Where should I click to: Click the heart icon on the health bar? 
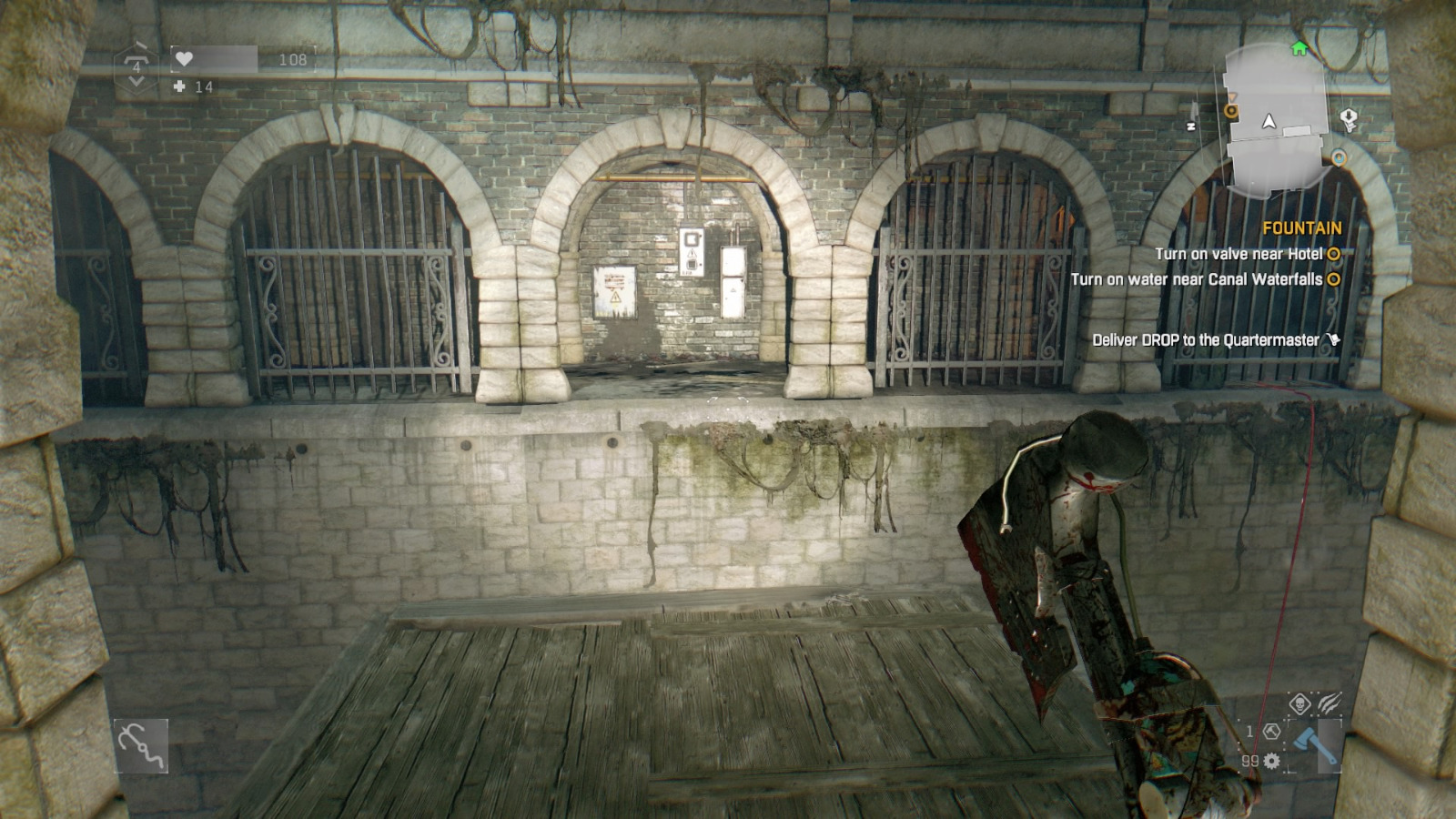184,59
